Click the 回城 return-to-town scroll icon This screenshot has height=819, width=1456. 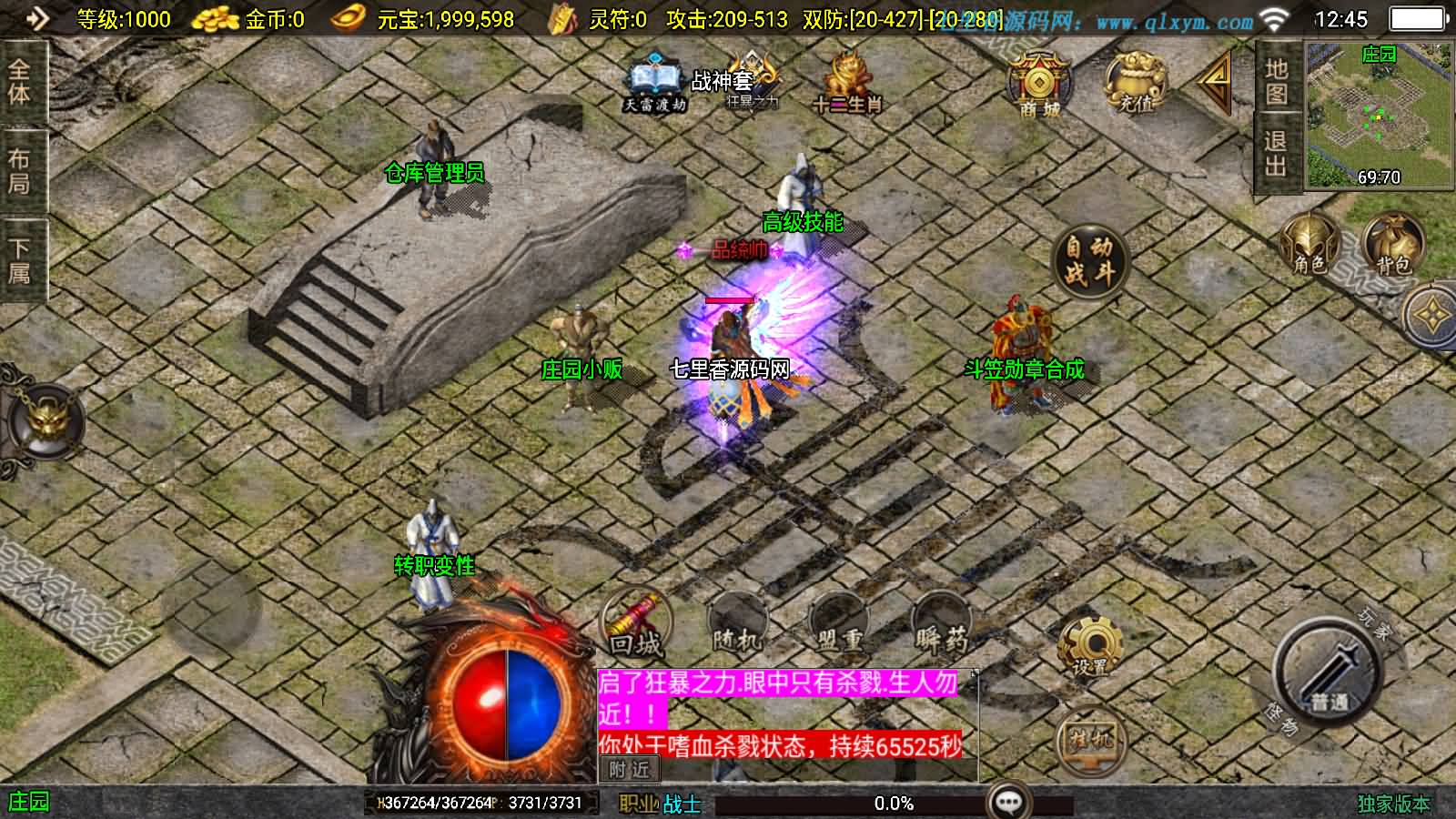tap(634, 622)
